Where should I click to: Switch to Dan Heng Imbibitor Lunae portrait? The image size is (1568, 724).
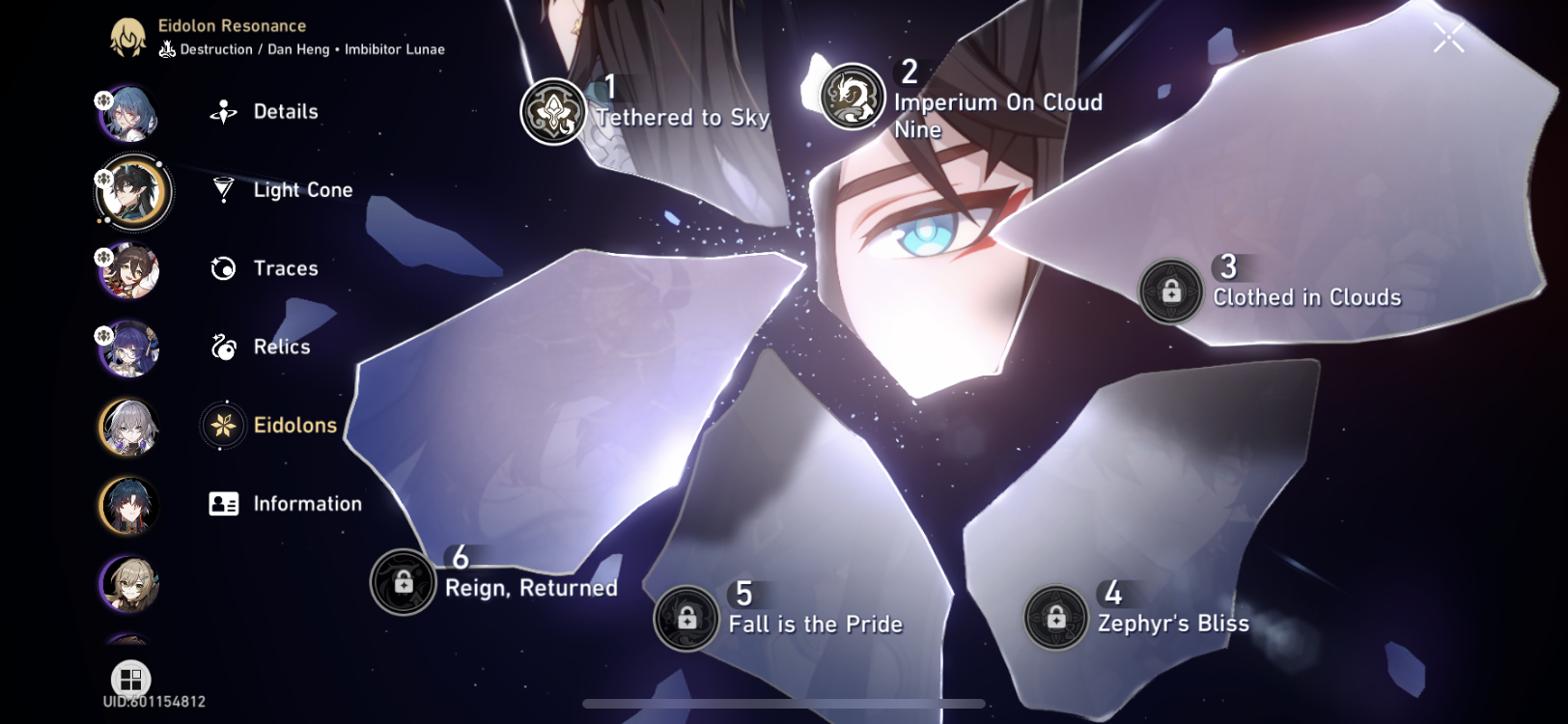click(x=132, y=193)
